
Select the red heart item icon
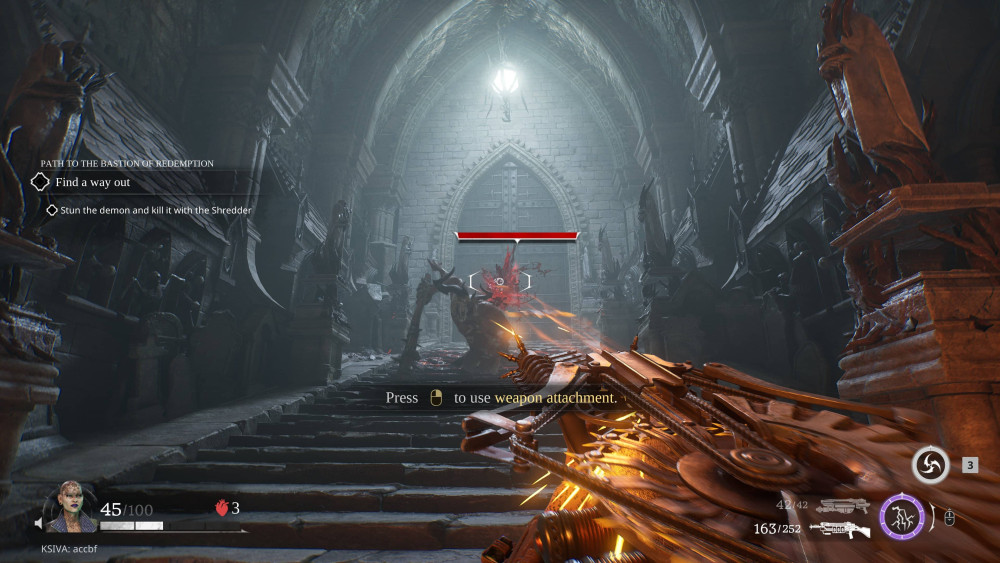click(221, 508)
